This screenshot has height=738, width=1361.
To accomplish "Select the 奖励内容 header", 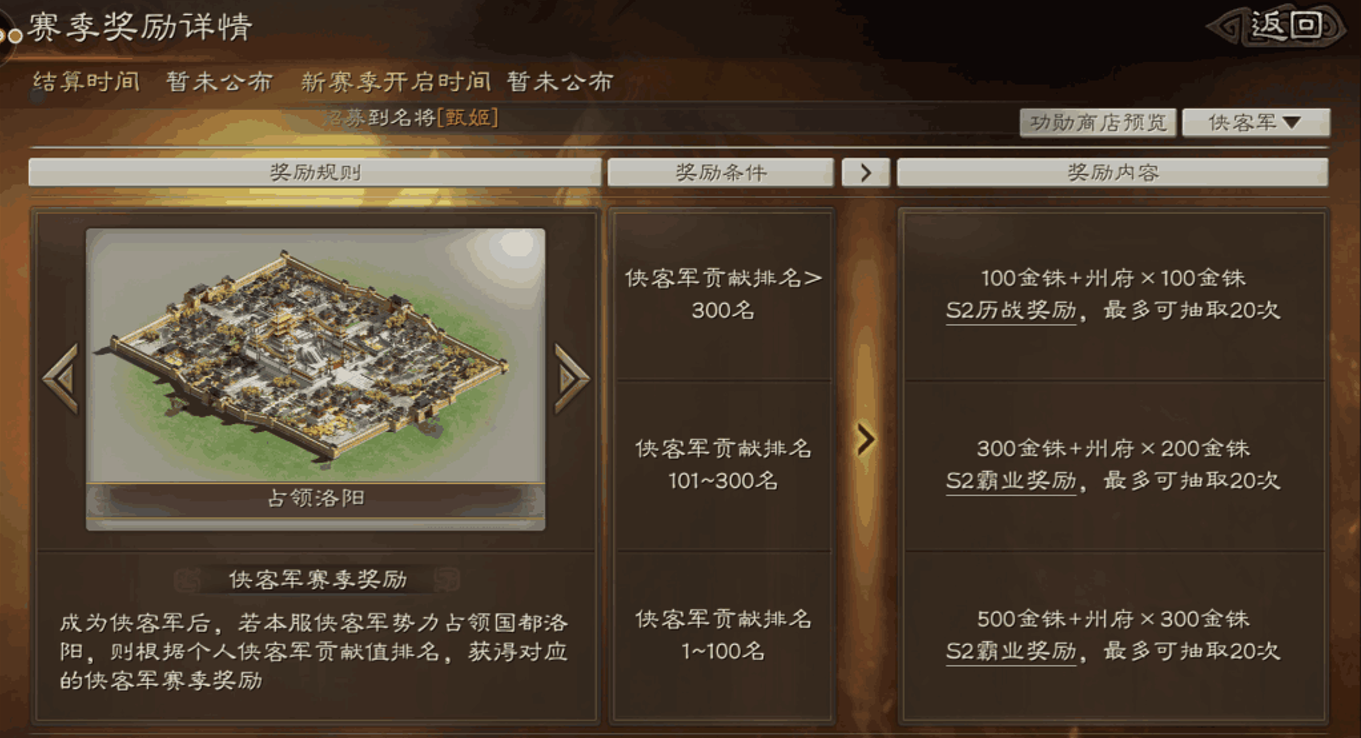I will pyautogui.click(x=1113, y=171).
